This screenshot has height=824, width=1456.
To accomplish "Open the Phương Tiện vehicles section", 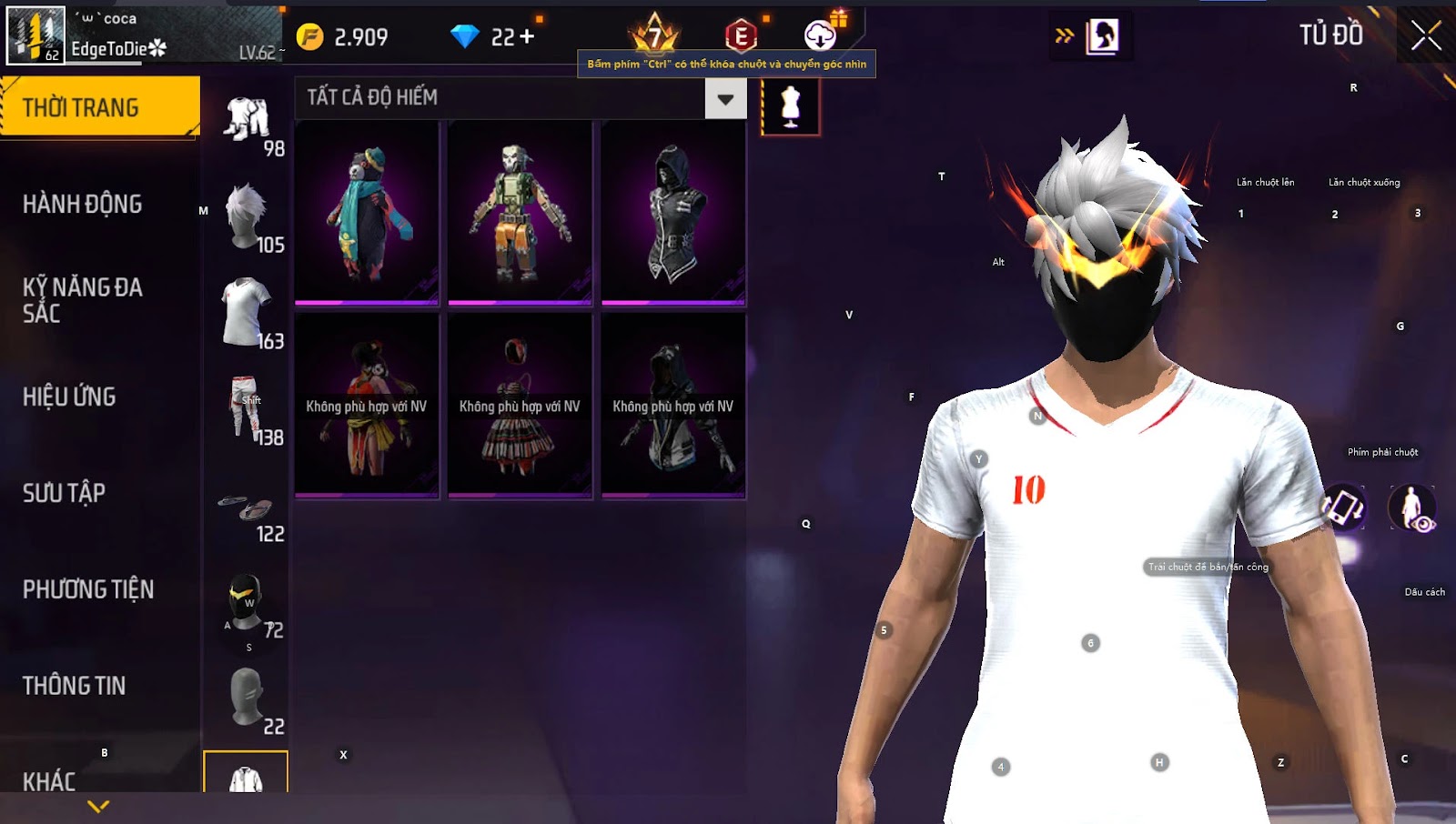I will [x=88, y=589].
